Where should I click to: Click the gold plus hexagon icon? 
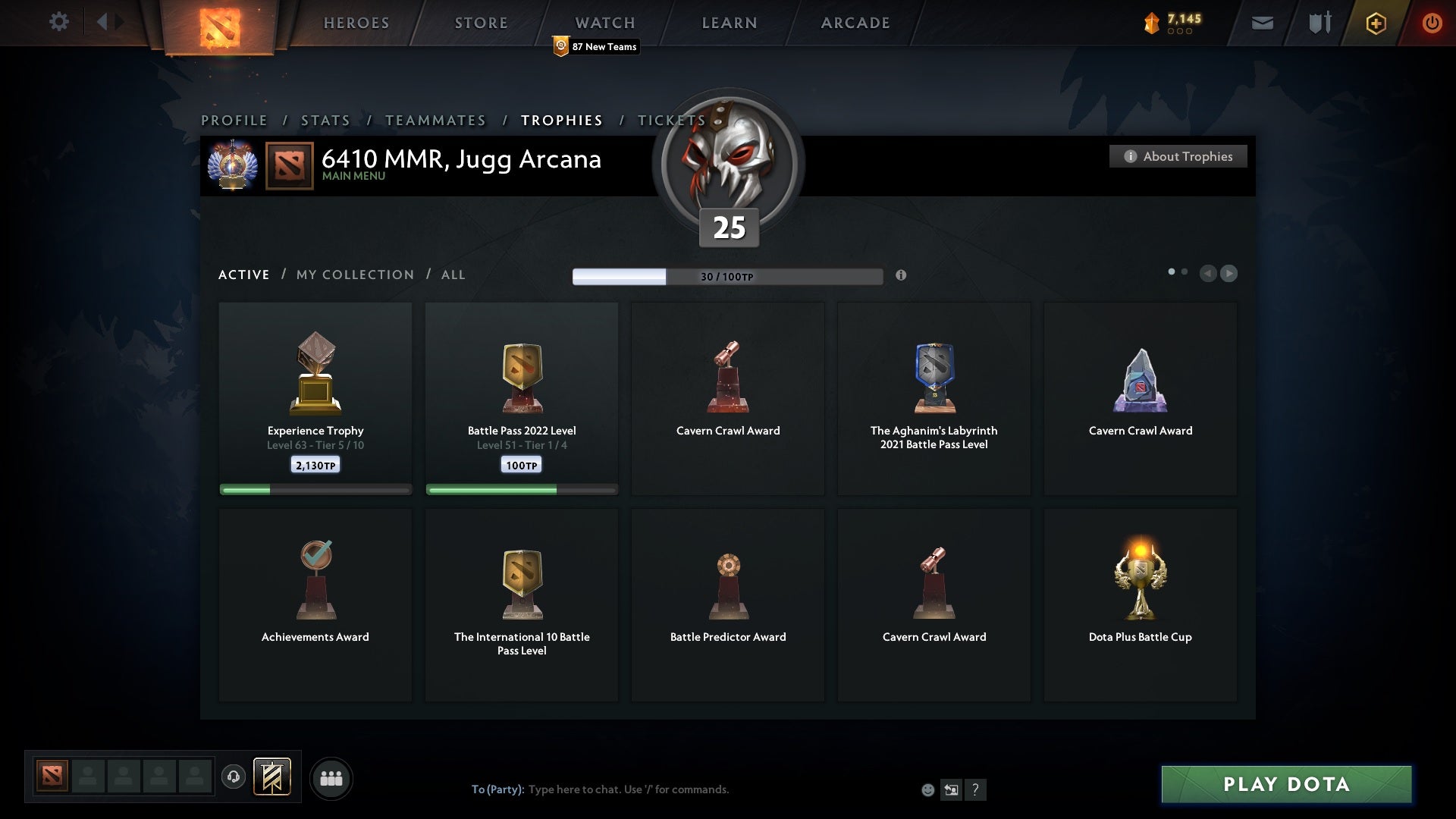coord(1375,23)
